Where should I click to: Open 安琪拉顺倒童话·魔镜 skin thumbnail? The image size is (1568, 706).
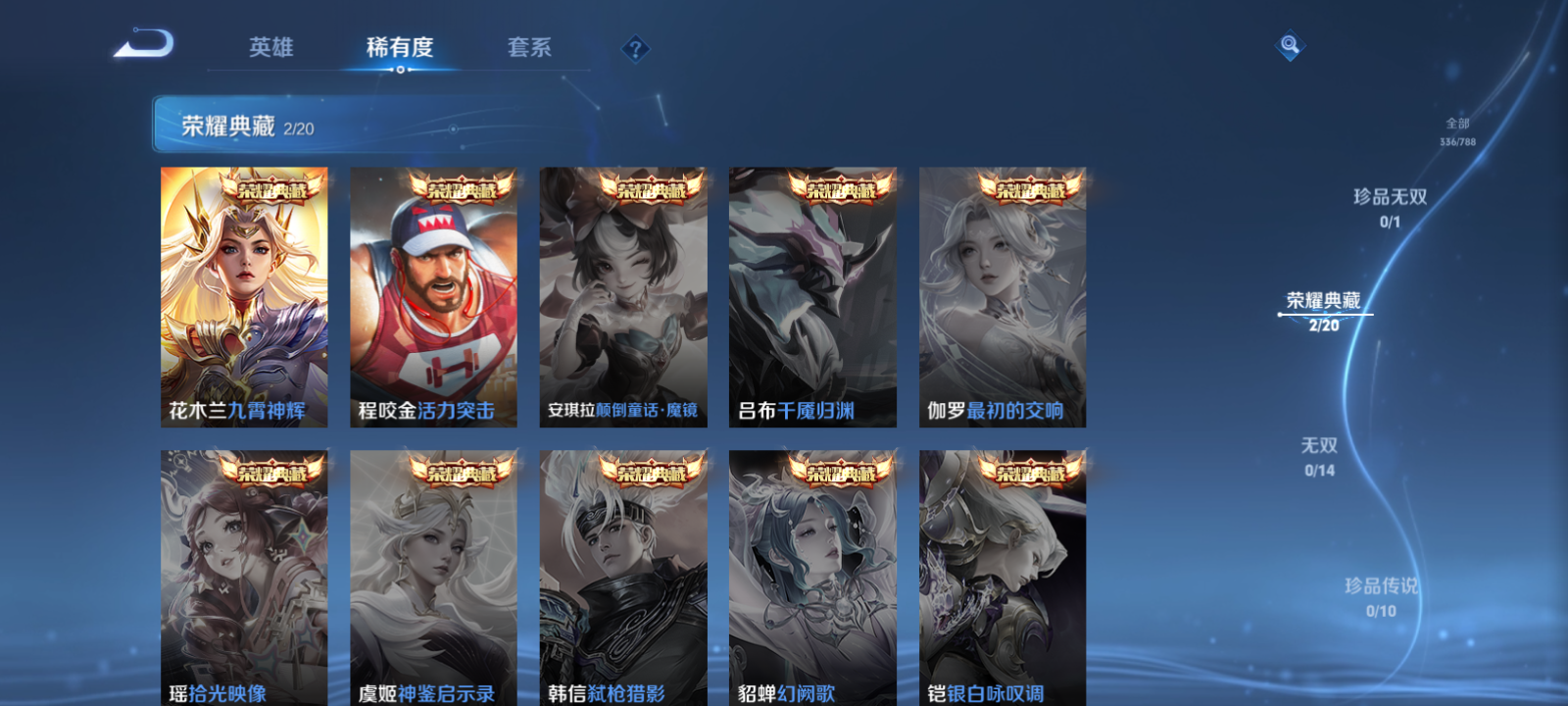(624, 294)
